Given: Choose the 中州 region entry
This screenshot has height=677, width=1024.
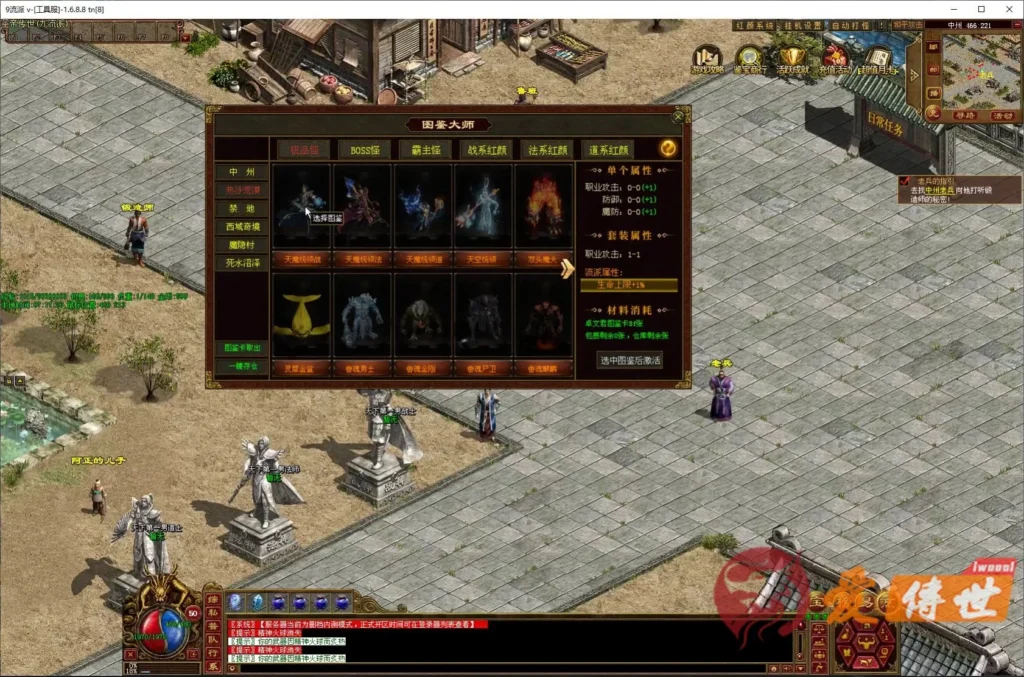Looking at the screenshot, I should pyautogui.click(x=241, y=172).
